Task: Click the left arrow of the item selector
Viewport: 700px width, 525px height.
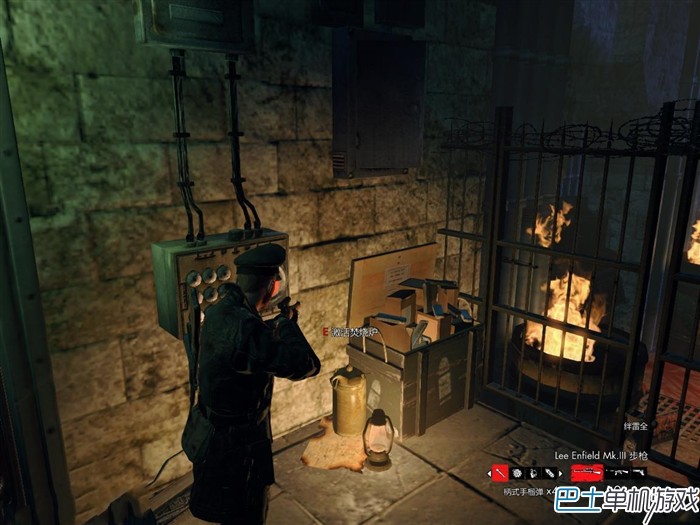Action: click(x=489, y=472)
